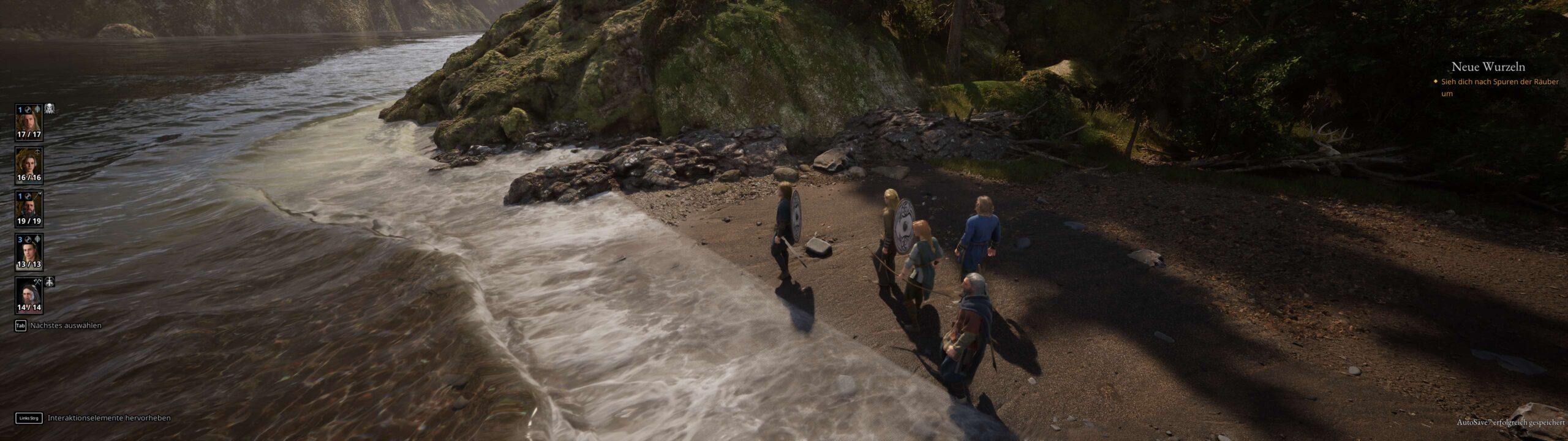Select the party portrait showing 13 / 13
The width and height of the screenshot is (1568, 441).
pos(29,252)
